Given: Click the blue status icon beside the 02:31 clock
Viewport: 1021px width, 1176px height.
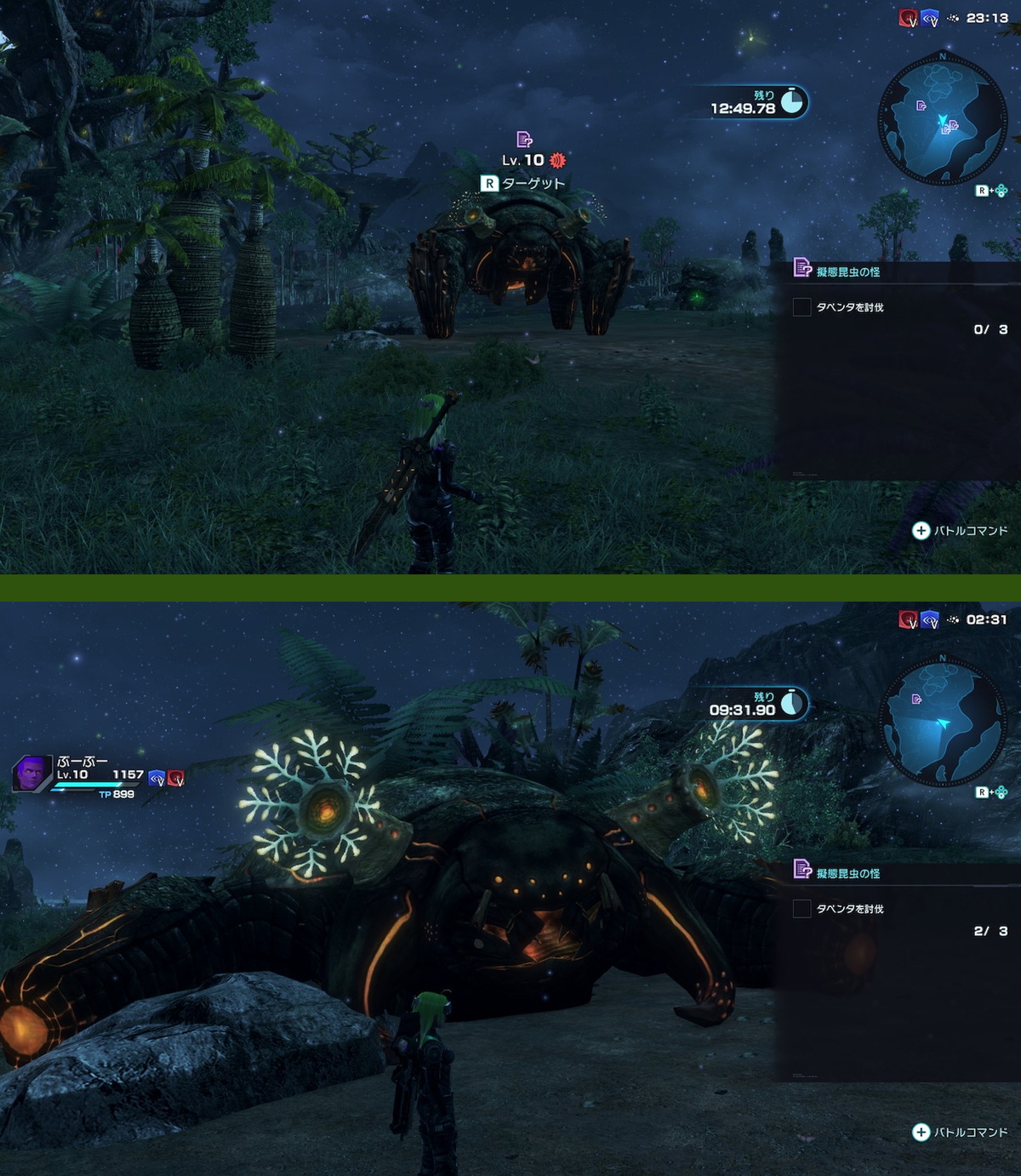Looking at the screenshot, I should point(929,619).
